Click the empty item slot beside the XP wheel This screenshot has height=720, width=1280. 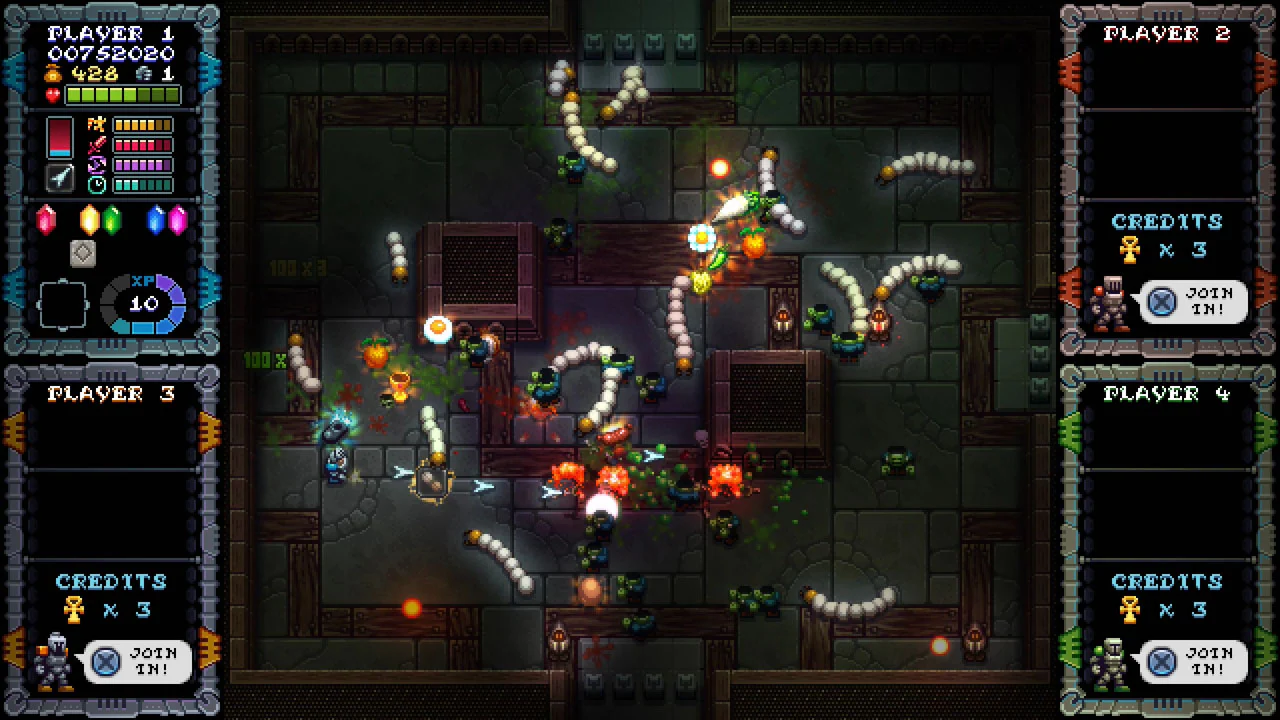pos(64,303)
